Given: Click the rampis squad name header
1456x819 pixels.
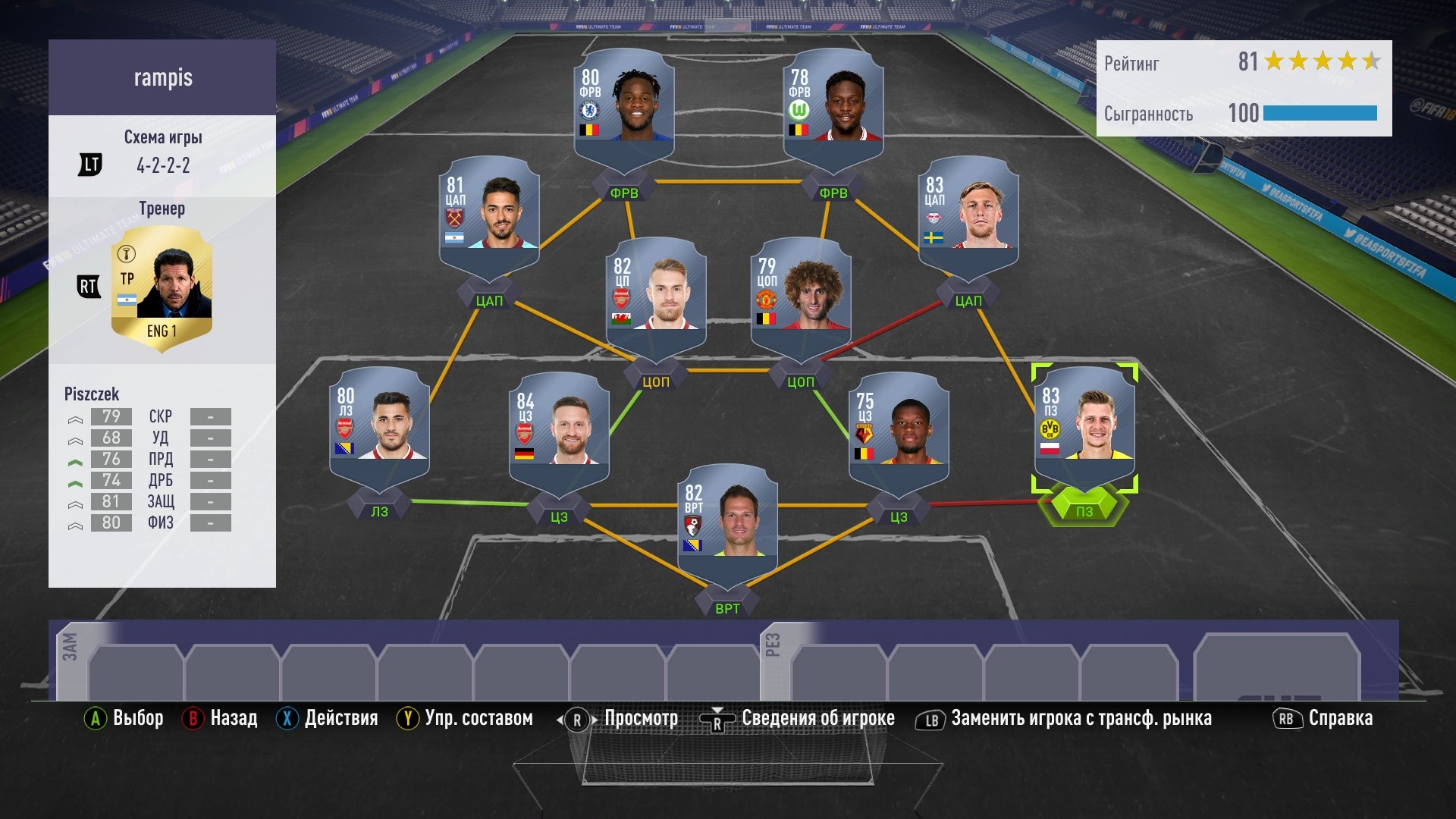Looking at the screenshot, I should [162, 77].
